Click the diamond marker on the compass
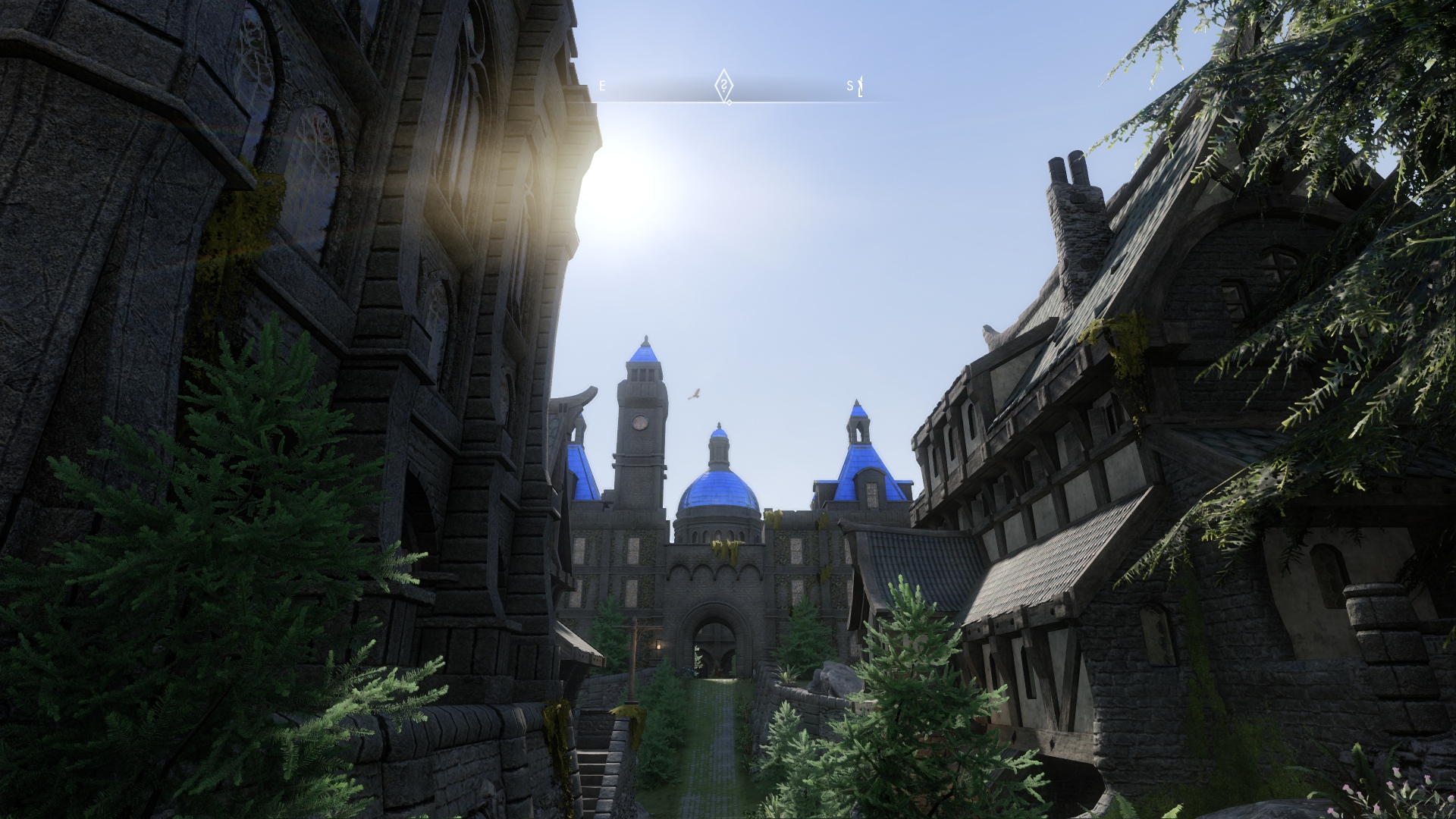This screenshot has height=819, width=1456. [725, 85]
